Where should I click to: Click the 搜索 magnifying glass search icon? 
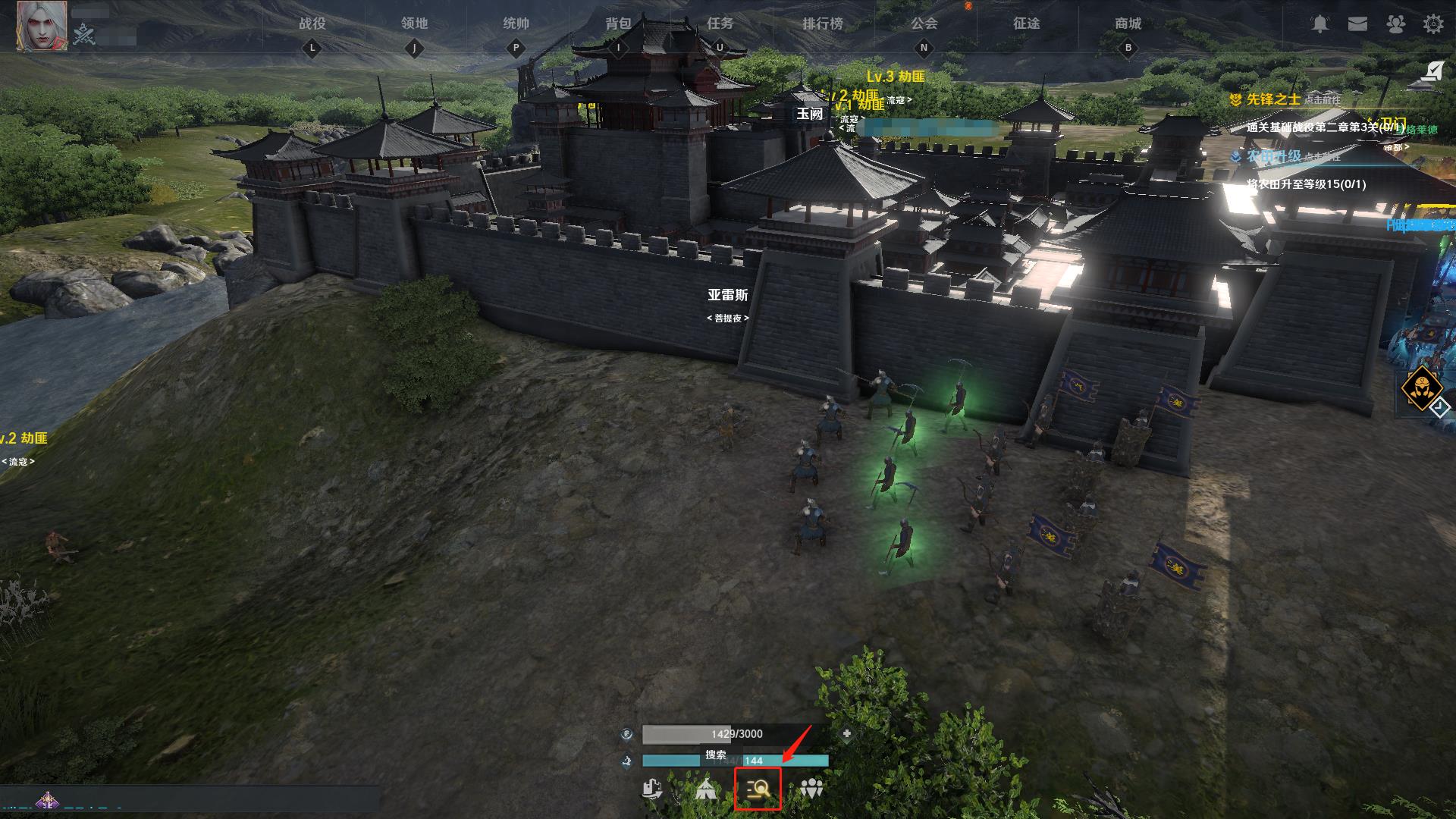(x=758, y=789)
